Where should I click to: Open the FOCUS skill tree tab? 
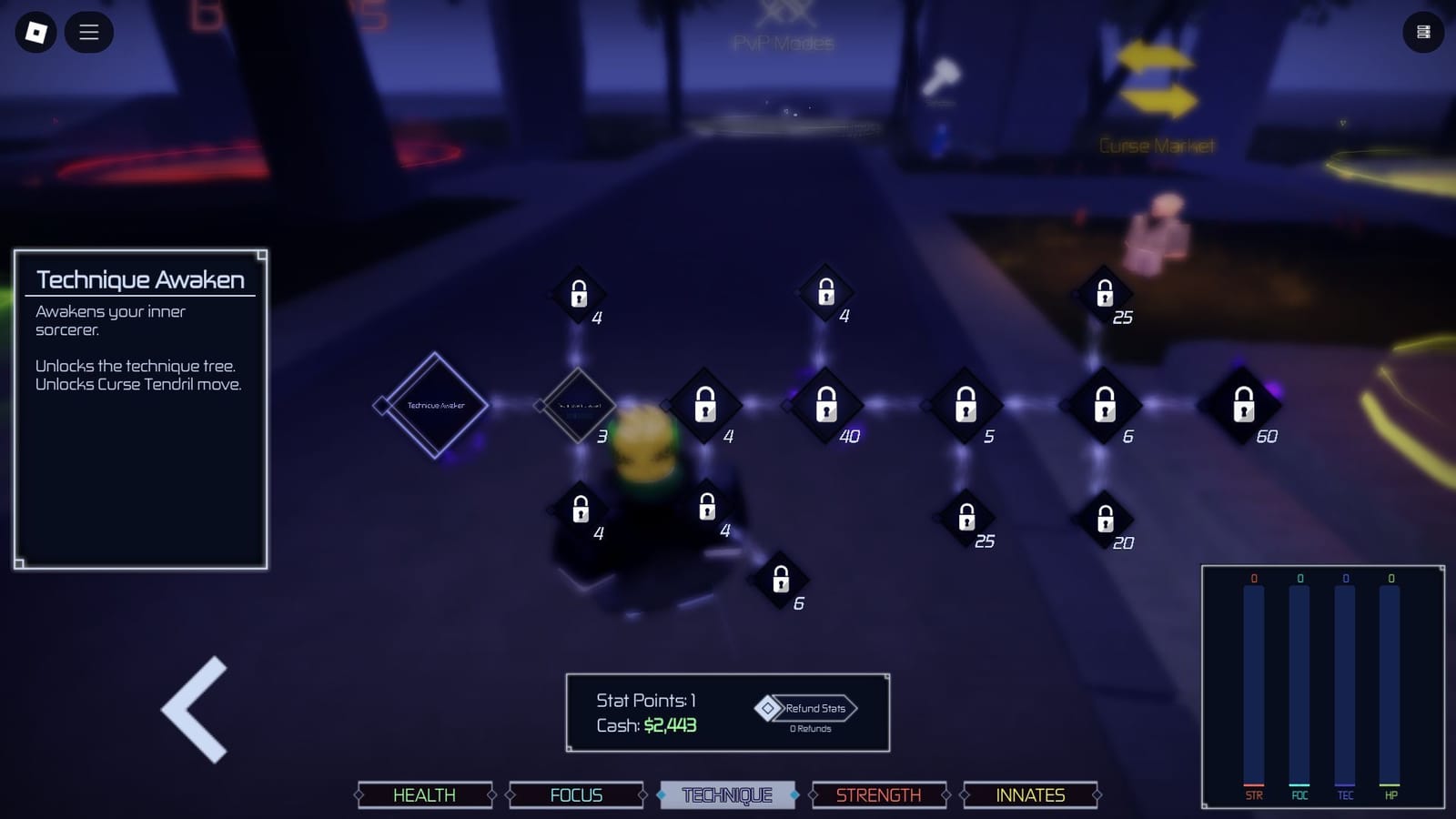pos(575,794)
